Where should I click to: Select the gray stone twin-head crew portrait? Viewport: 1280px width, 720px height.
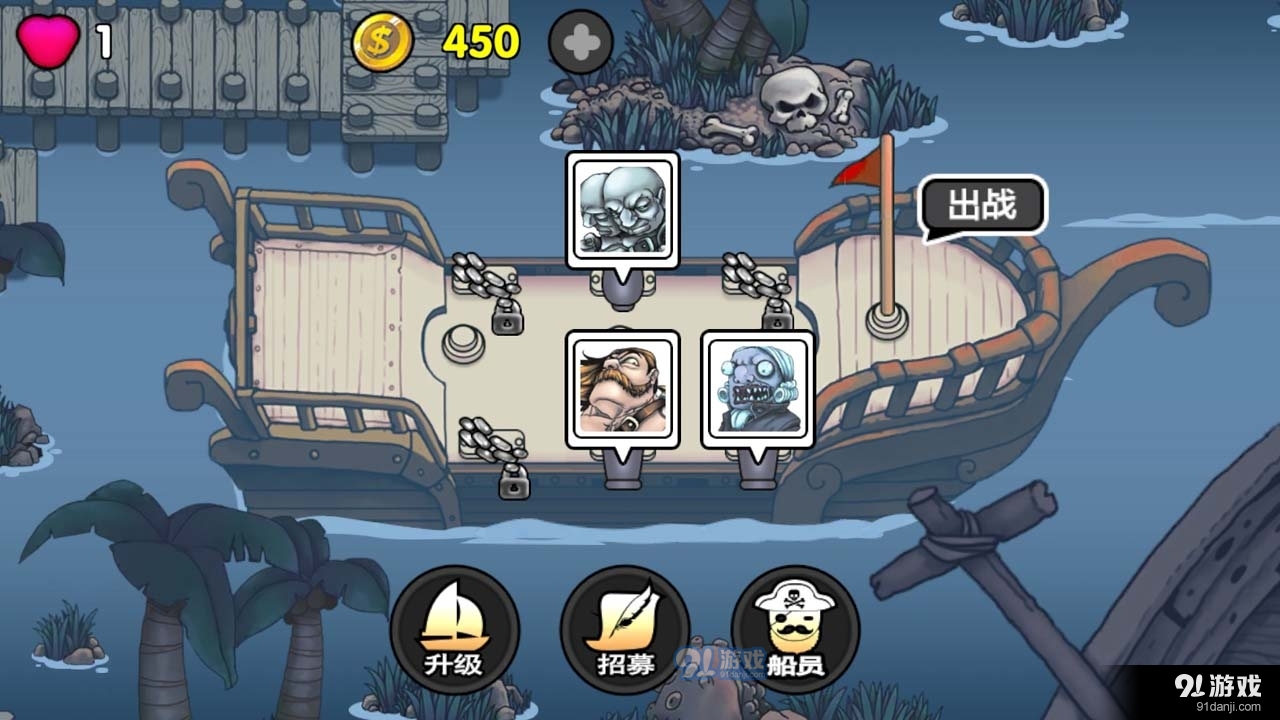pos(623,210)
